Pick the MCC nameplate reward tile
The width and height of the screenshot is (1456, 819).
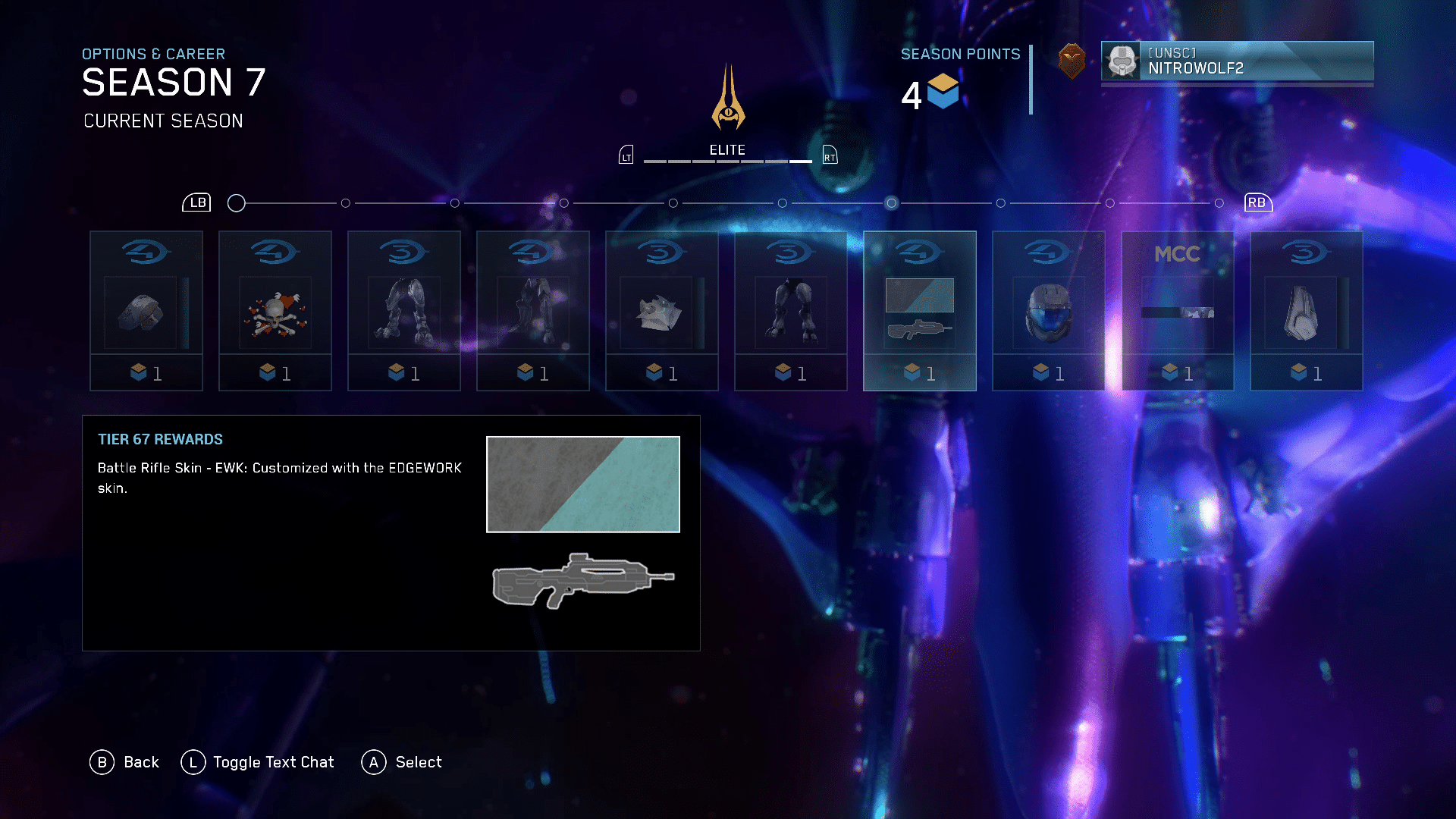coord(1177,311)
